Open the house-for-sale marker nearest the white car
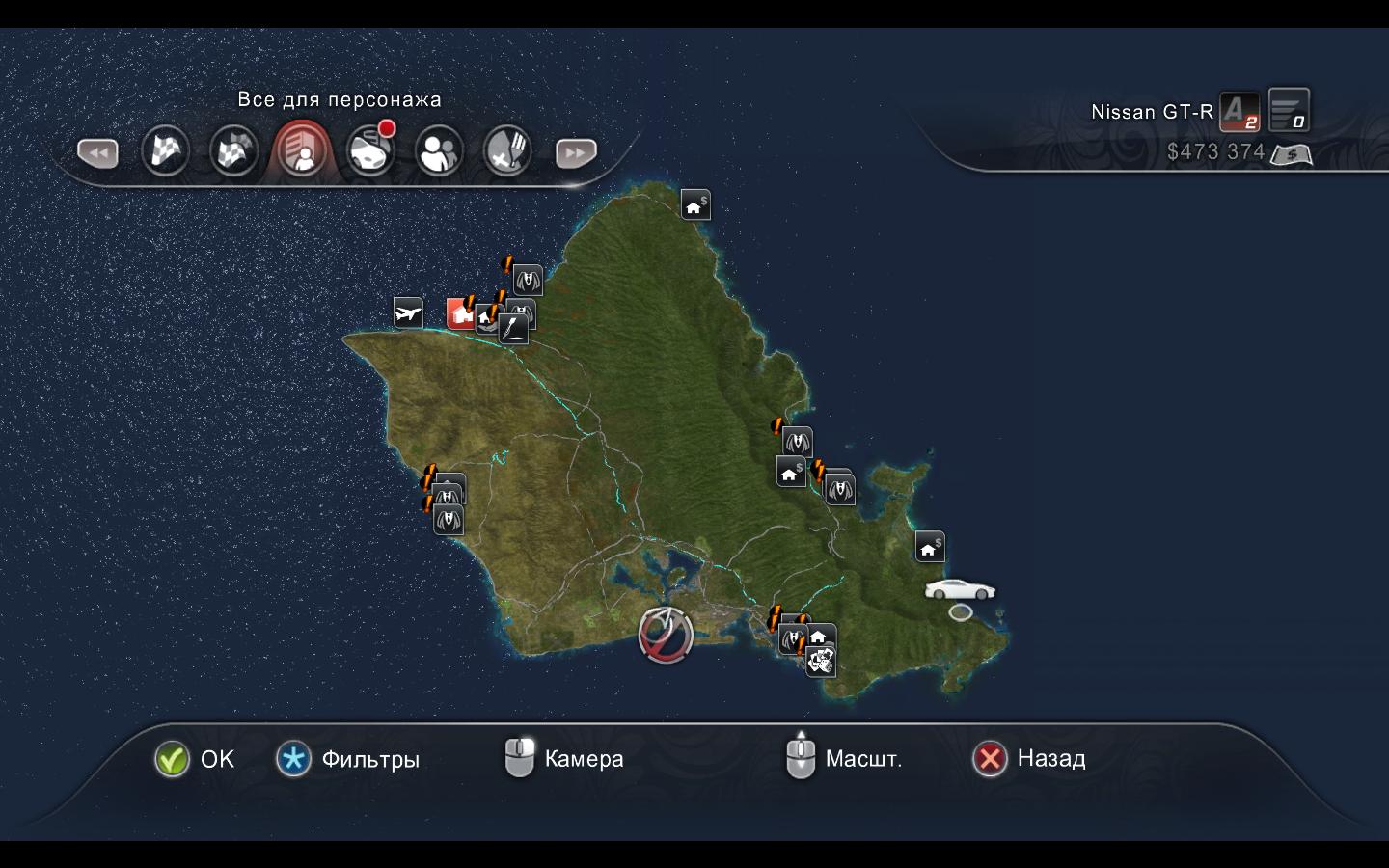1389x868 pixels. 929,547
